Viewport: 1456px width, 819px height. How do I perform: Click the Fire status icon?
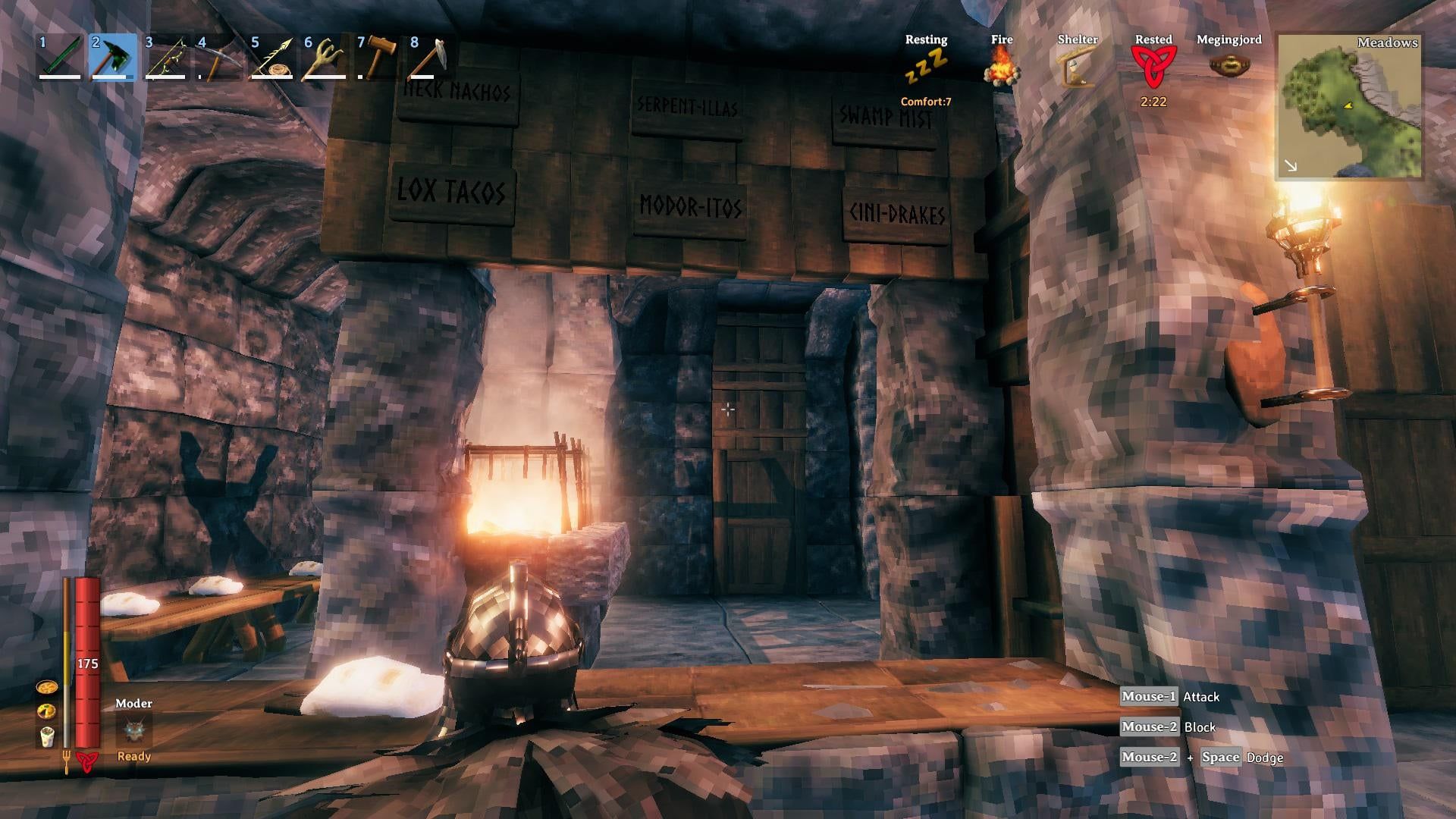point(1003,67)
